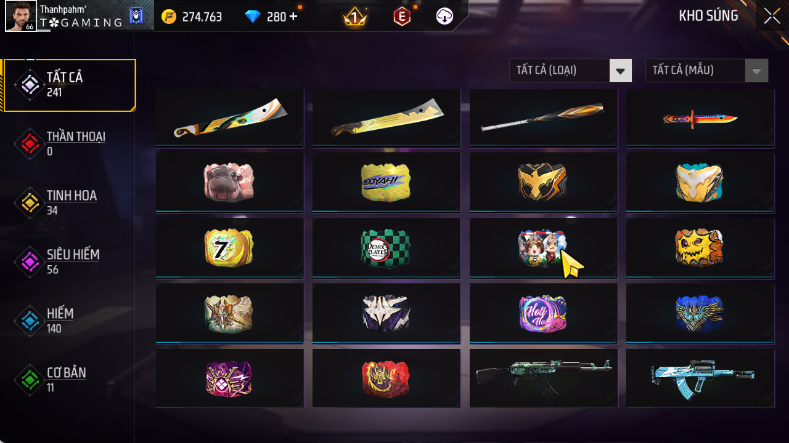
Task: Click the gold rank 1 badge
Action: (x=354, y=16)
